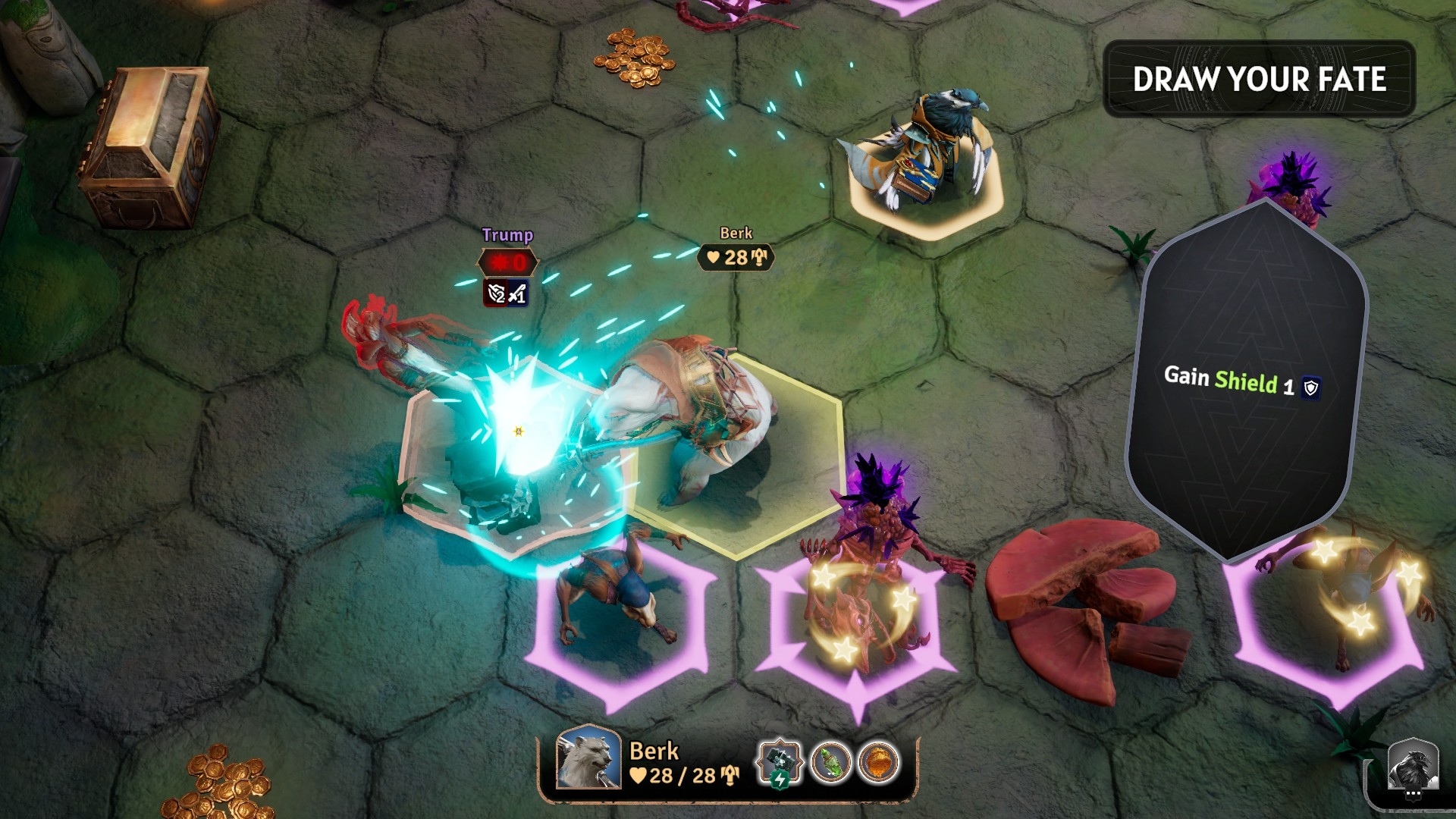Use the green potion vial item

click(x=830, y=762)
